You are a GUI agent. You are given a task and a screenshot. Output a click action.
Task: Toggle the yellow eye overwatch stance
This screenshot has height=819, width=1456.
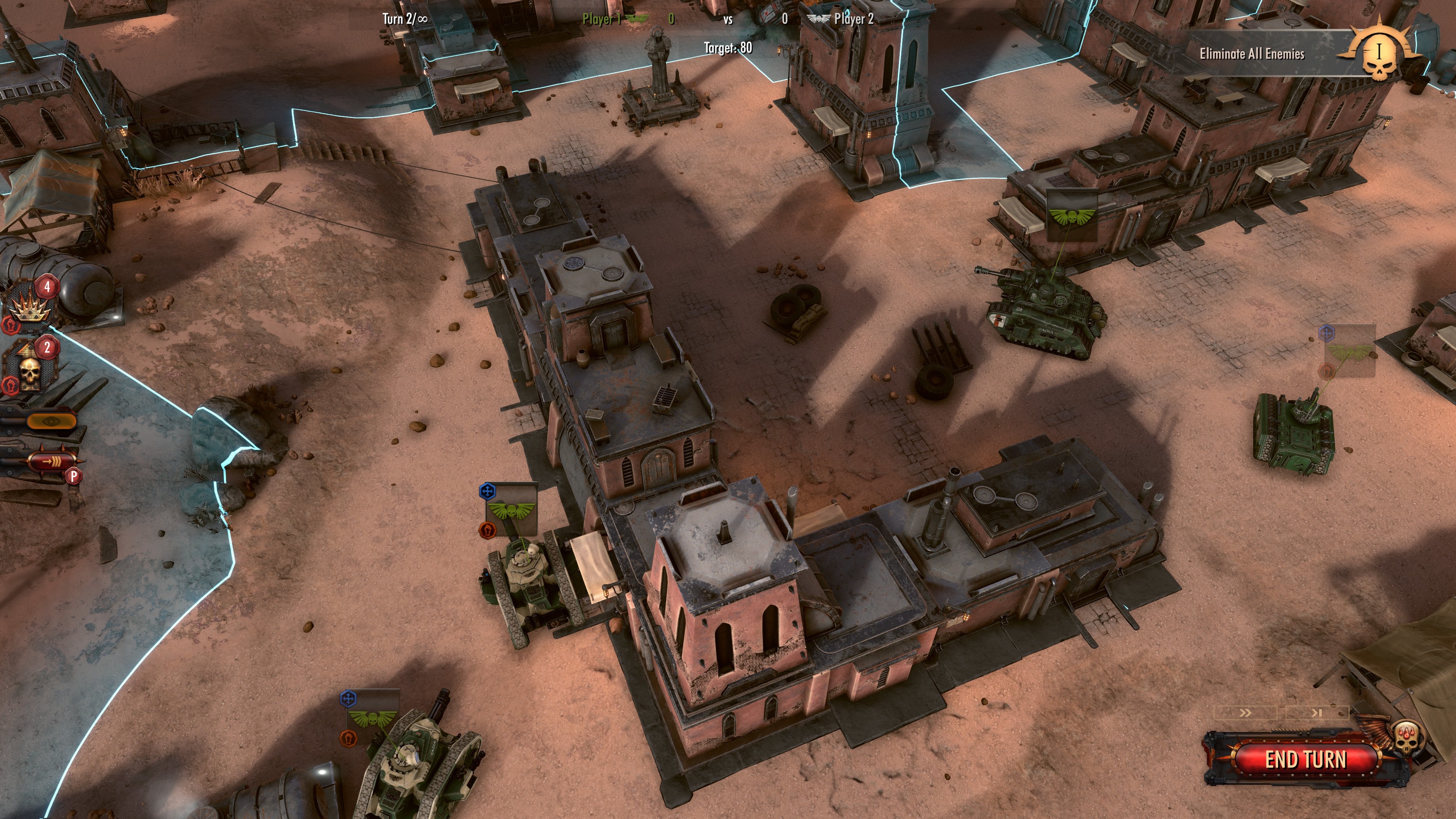52,421
